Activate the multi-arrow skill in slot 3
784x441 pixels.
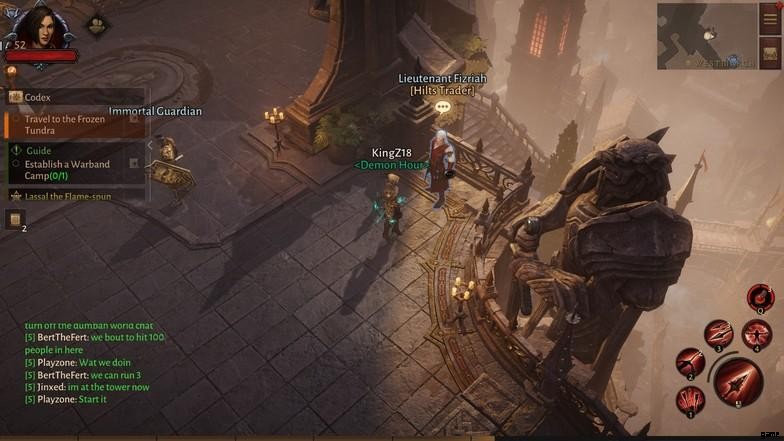point(718,334)
